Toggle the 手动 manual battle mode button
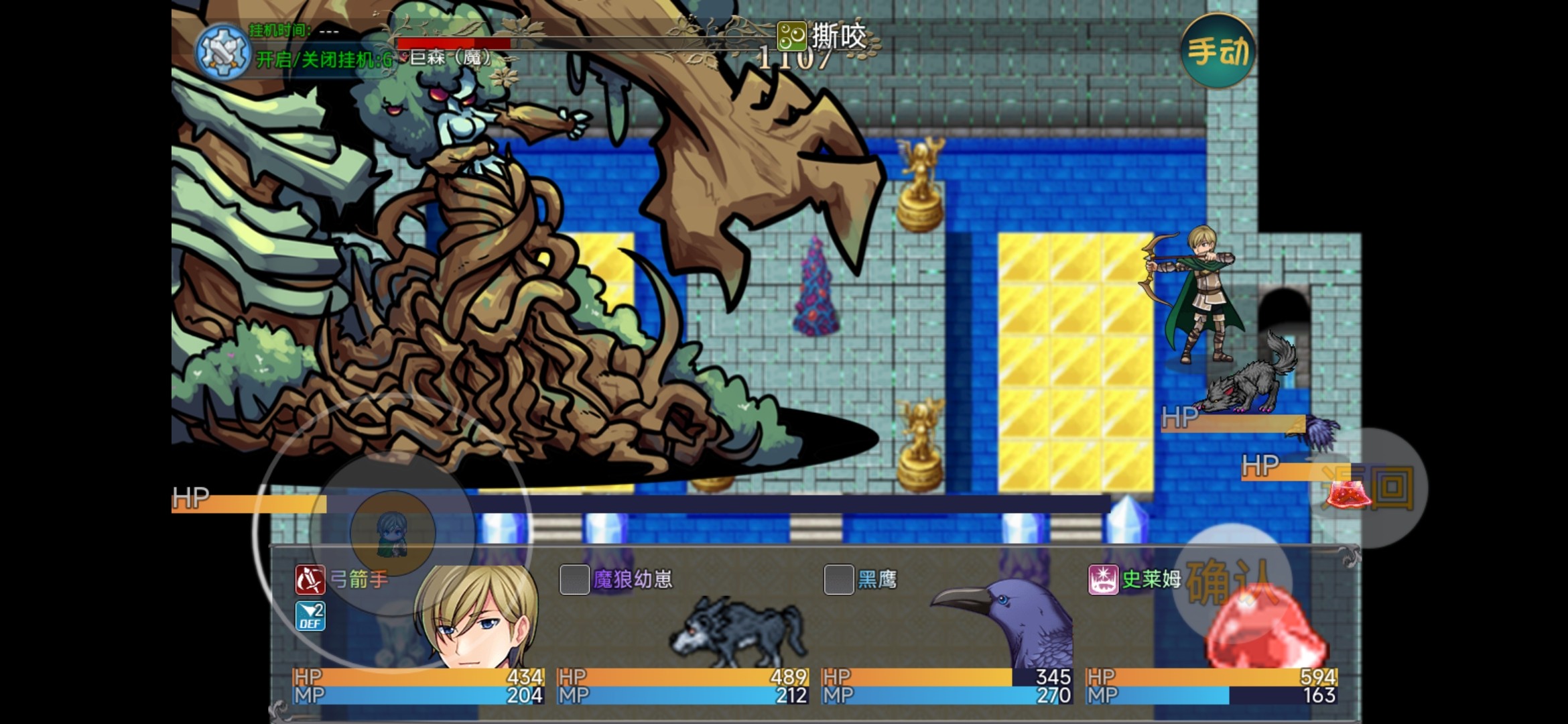 [x=1218, y=51]
